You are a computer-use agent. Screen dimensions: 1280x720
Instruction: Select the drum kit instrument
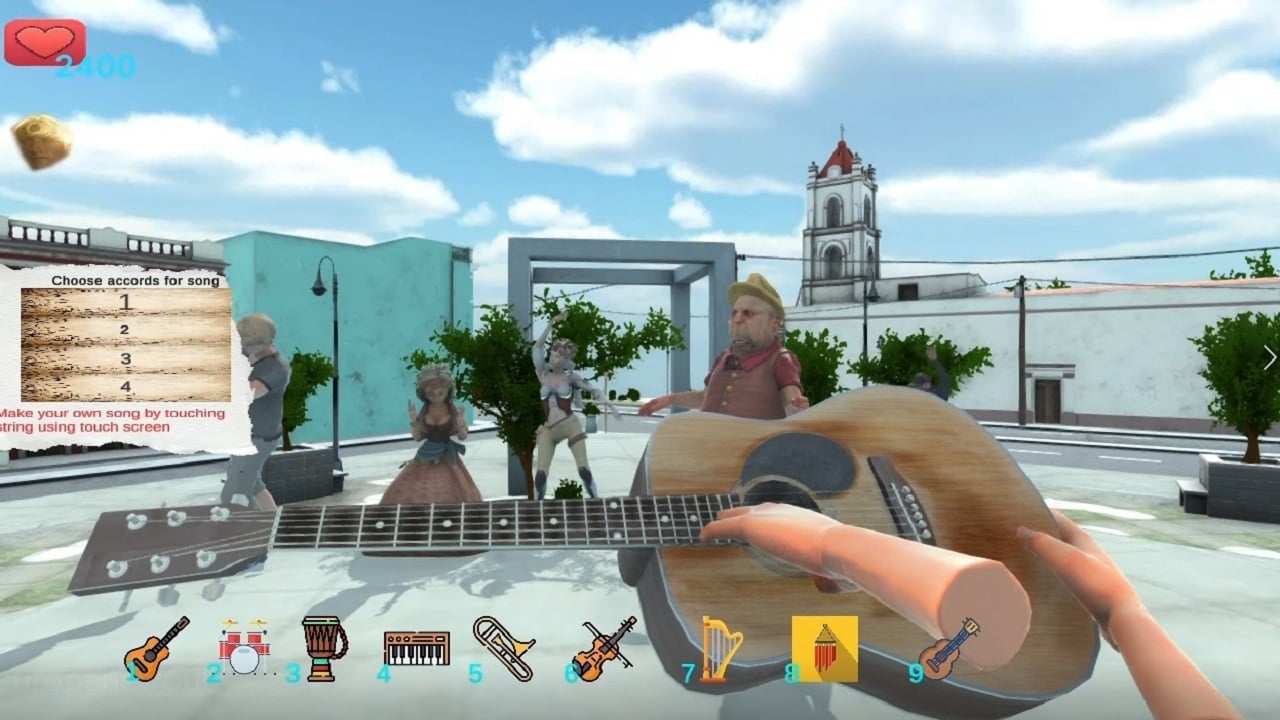point(243,652)
